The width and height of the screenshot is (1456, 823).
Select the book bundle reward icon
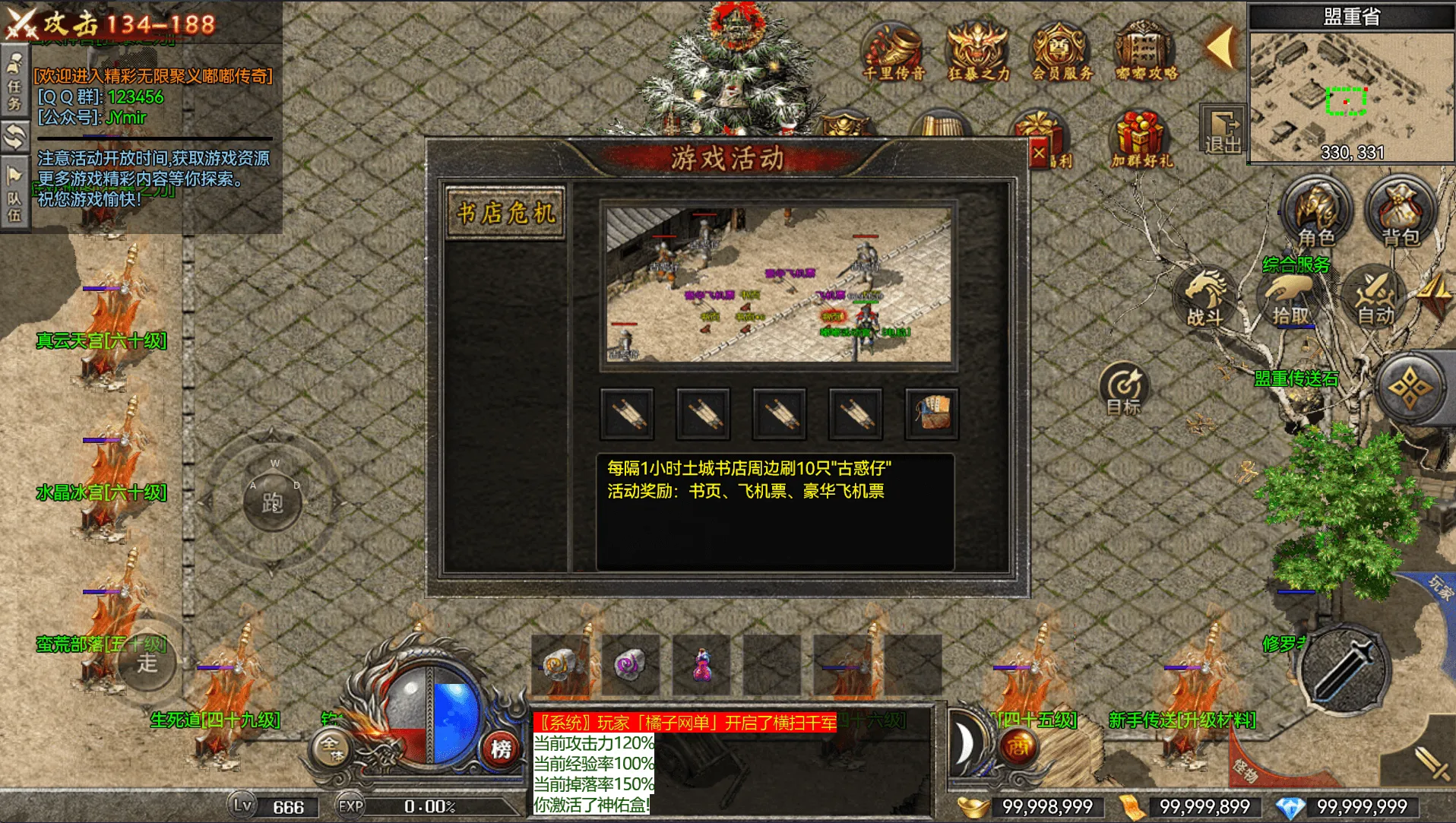pyautogui.click(x=932, y=413)
